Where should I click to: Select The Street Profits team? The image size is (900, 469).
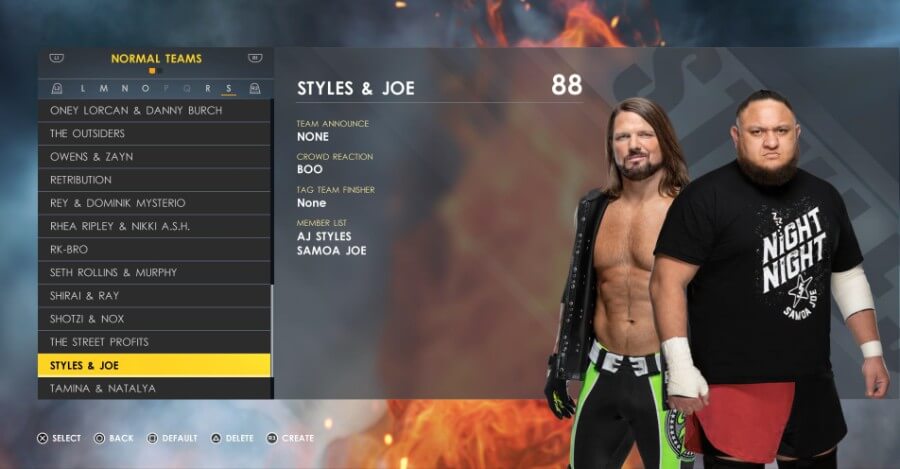[155, 342]
